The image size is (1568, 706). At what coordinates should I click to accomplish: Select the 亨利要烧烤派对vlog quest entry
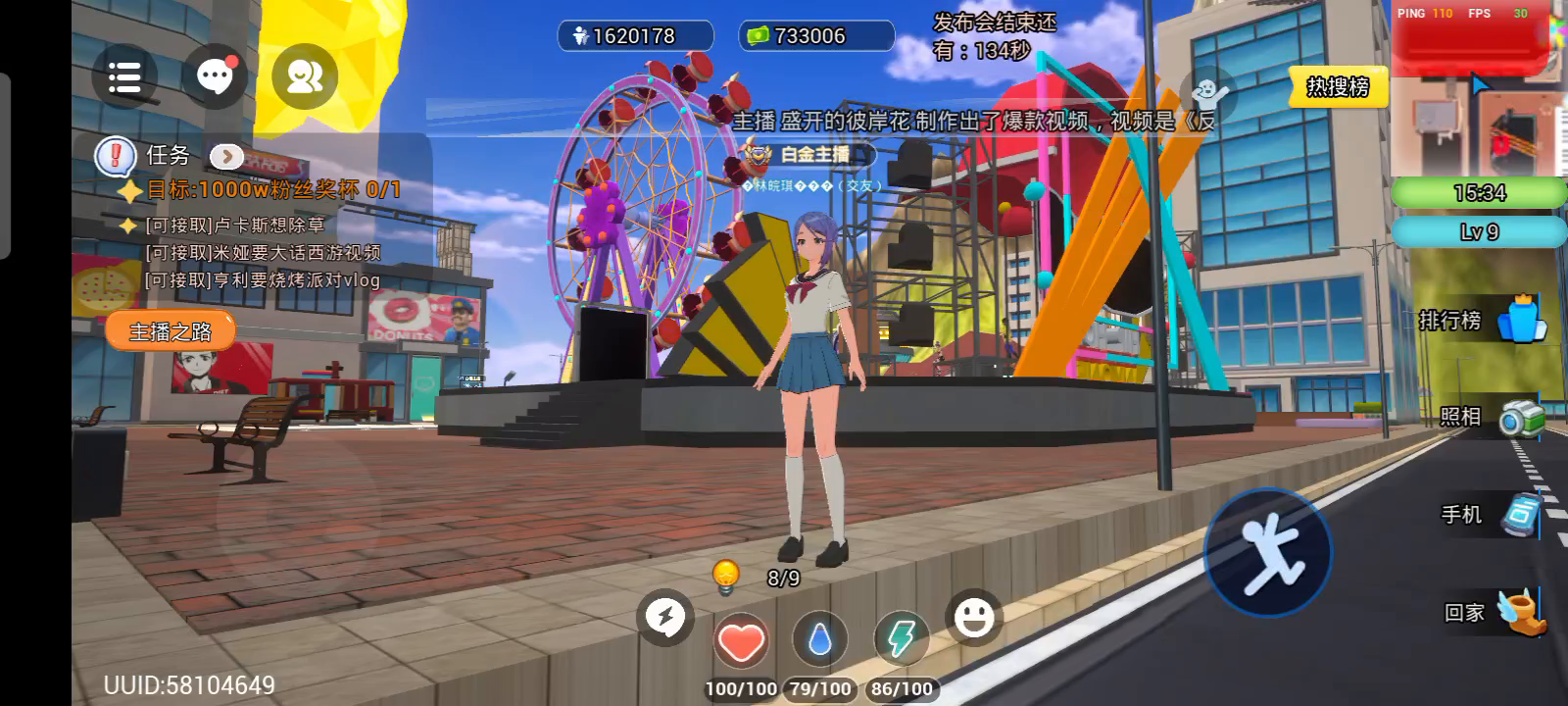(x=263, y=280)
